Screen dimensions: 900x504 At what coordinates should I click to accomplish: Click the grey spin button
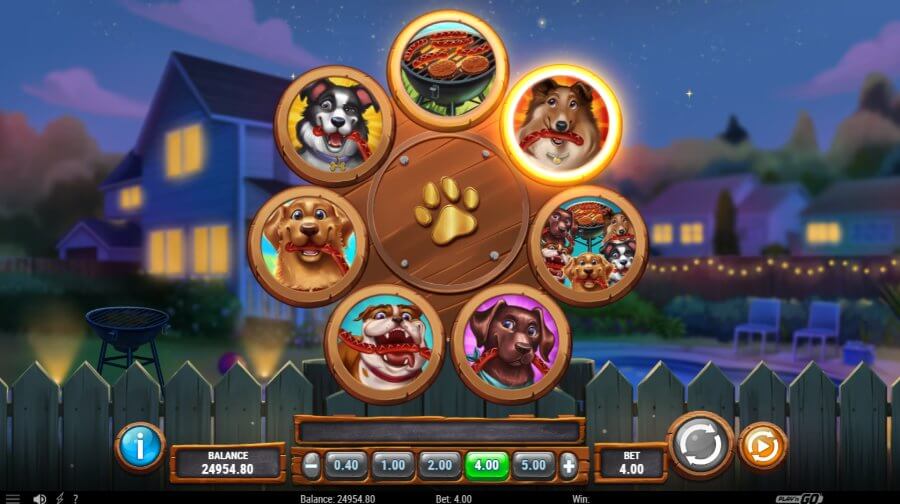[700, 445]
